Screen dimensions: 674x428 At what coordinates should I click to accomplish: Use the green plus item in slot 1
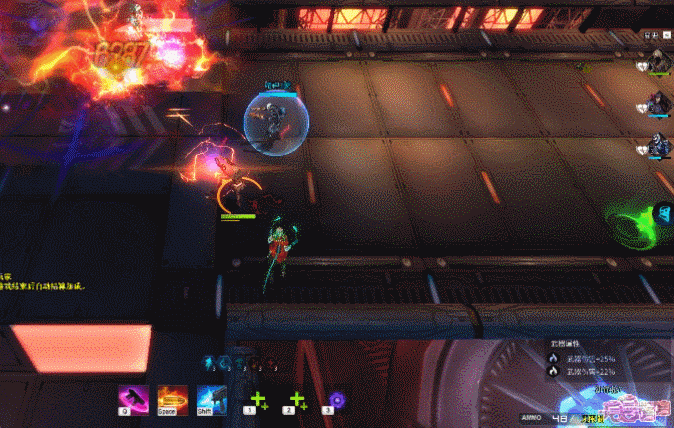tap(258, 402)
